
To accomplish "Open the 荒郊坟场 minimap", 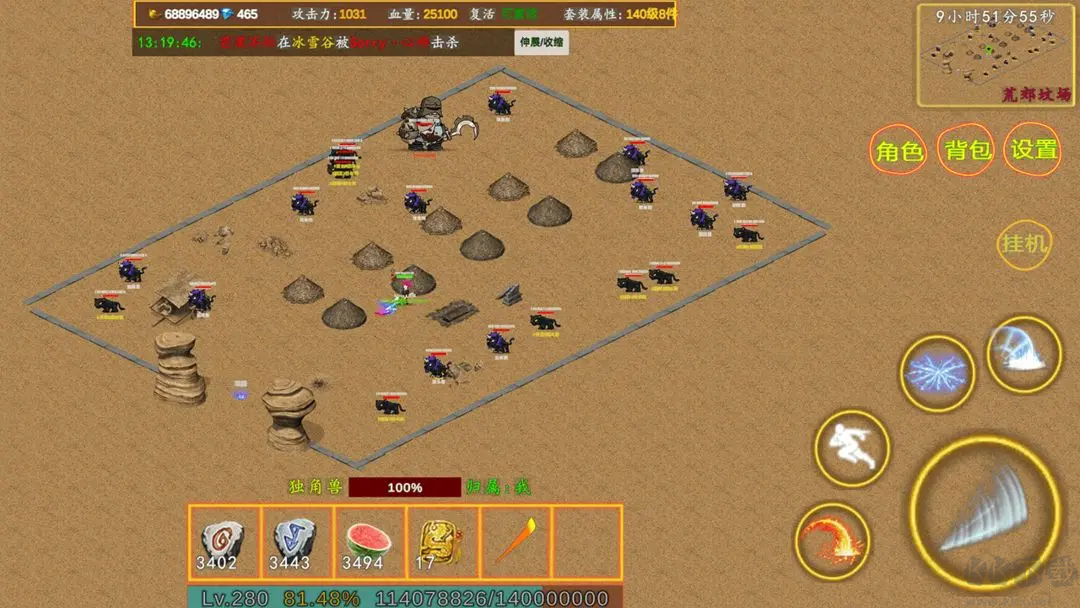I will 996,54.
